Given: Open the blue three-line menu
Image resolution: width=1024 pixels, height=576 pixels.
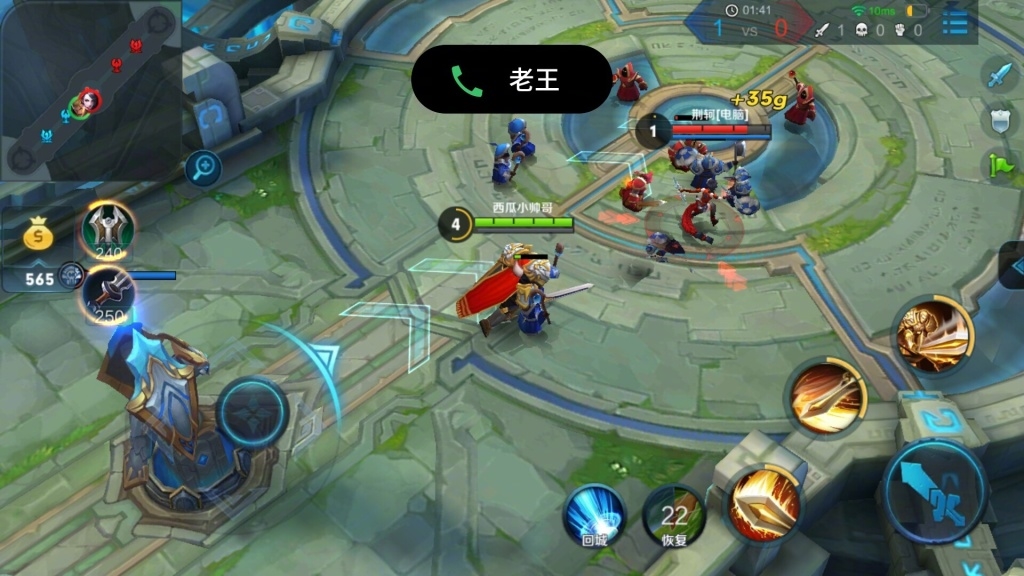Looking at the screenshot, I should (956, 20).
